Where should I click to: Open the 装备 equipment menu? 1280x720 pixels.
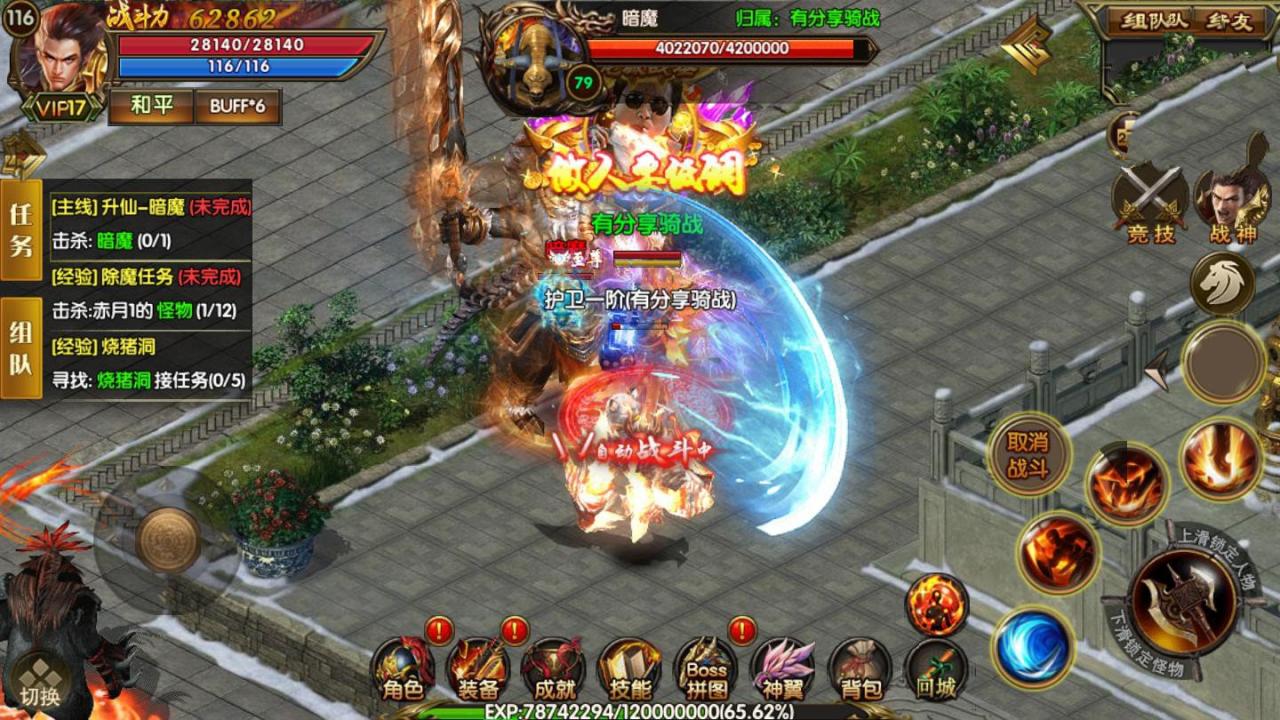coord(478,668)
